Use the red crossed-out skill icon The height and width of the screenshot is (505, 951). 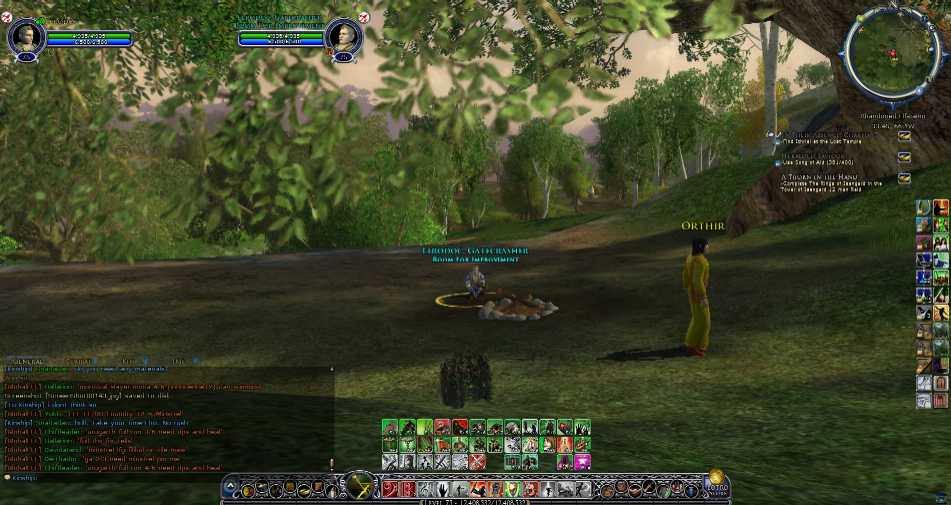pos(477,462)
